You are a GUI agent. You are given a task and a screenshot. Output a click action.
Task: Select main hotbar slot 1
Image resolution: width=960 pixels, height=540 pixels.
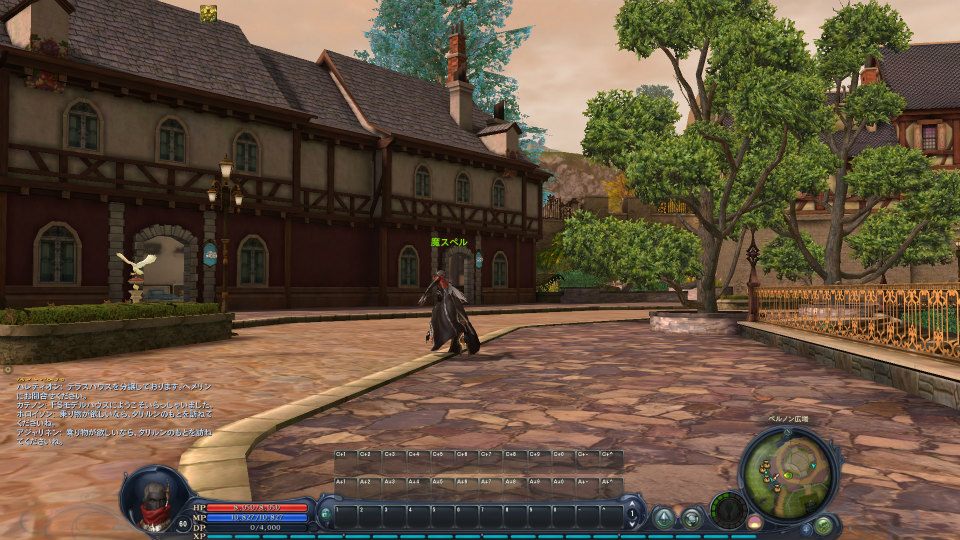click(x=344, y=516)
